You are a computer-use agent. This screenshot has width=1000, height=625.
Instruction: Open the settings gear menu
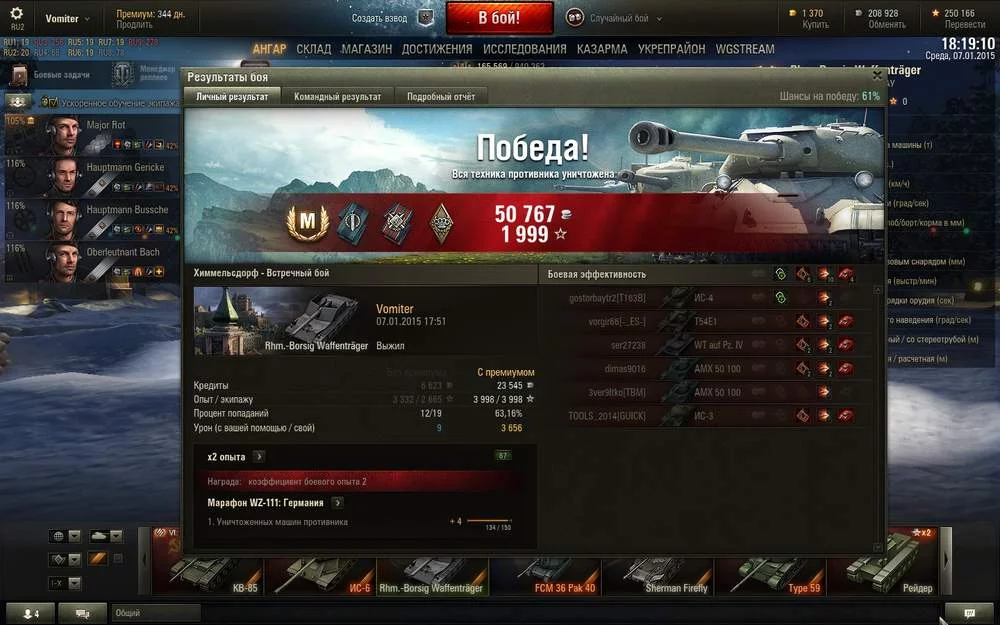point(17,14)
